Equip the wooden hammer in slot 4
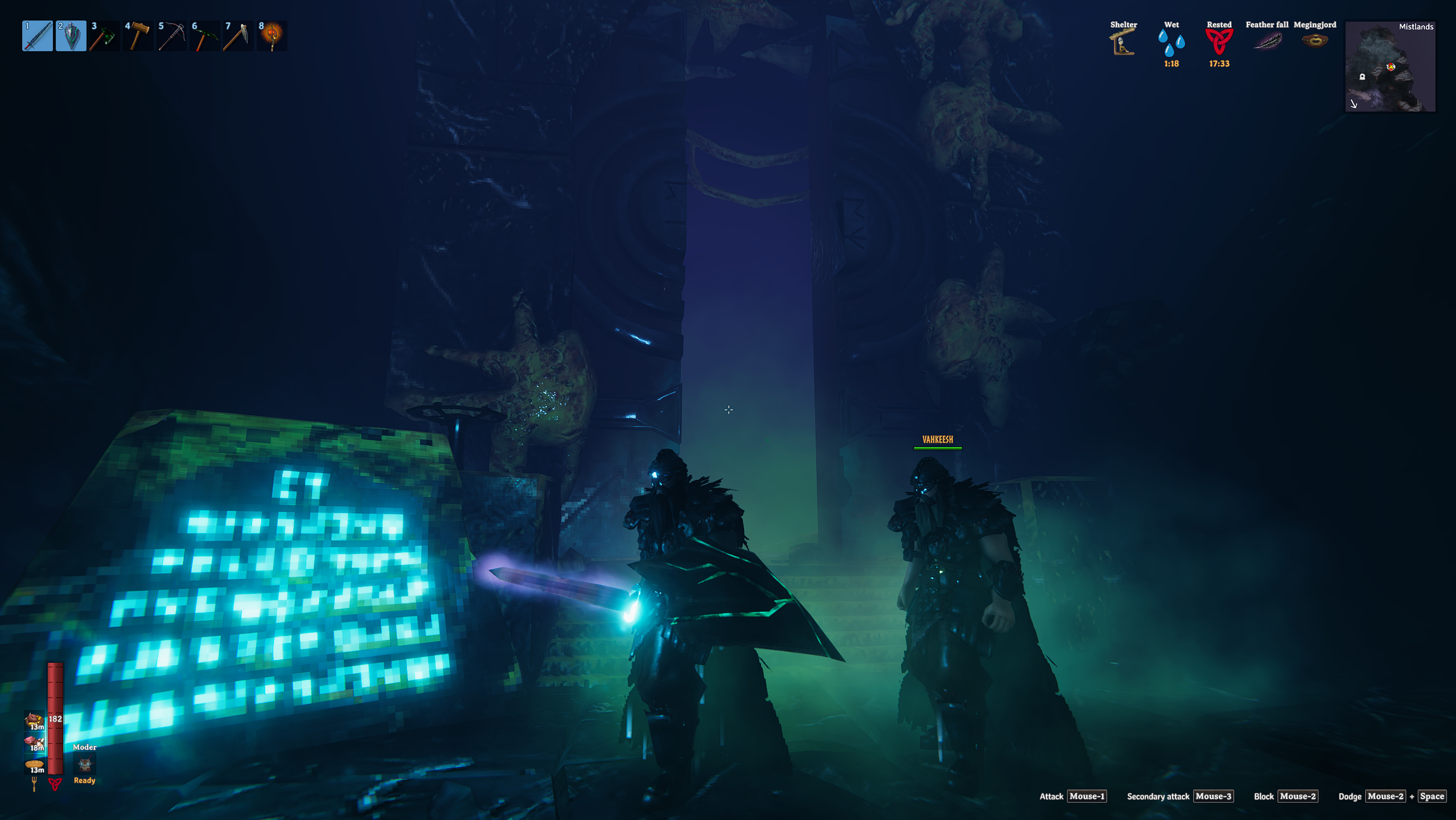 point(138,36)
